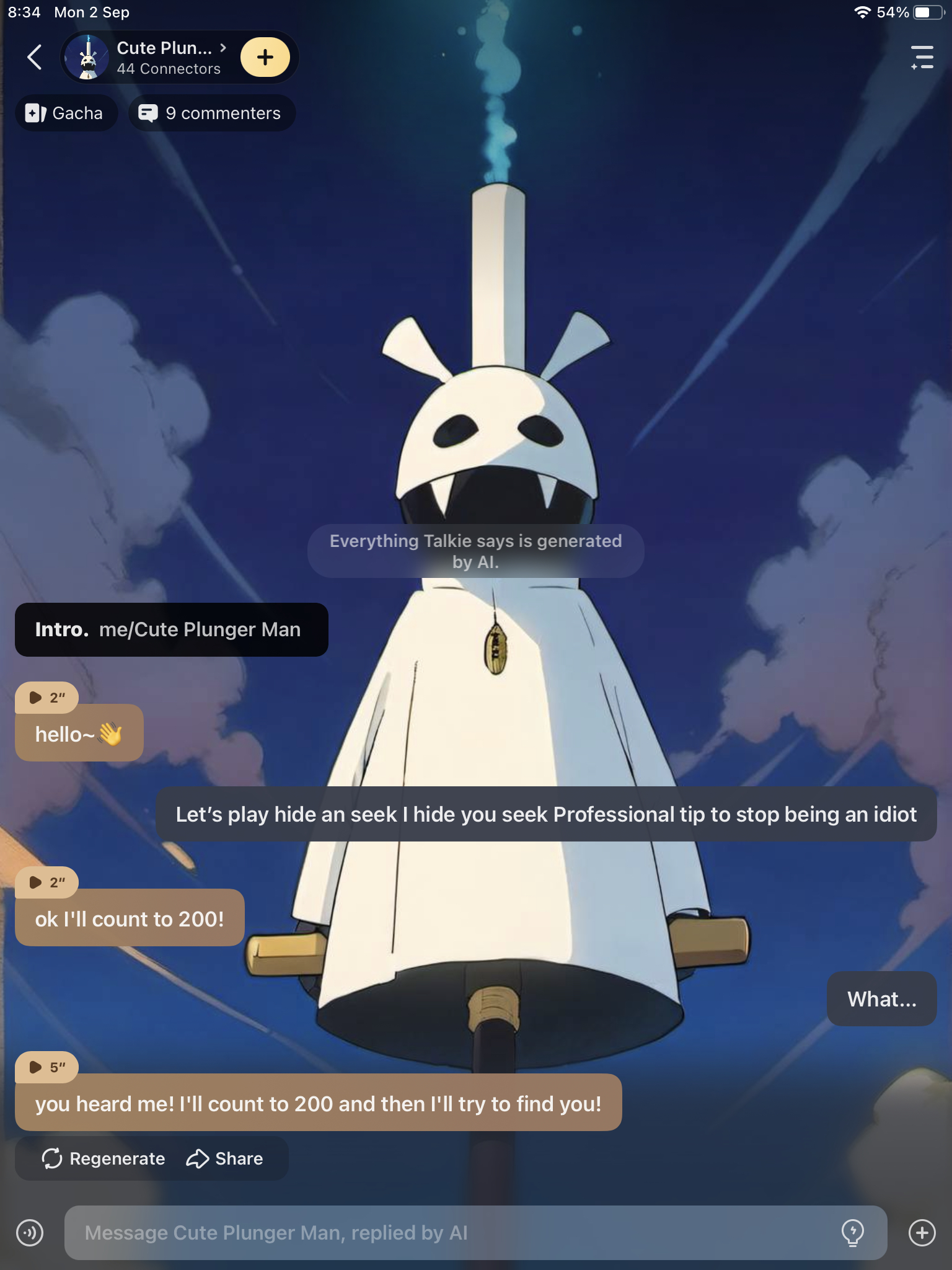Play the "hello~" voice message
The image size is (952, 1270).
46,698
